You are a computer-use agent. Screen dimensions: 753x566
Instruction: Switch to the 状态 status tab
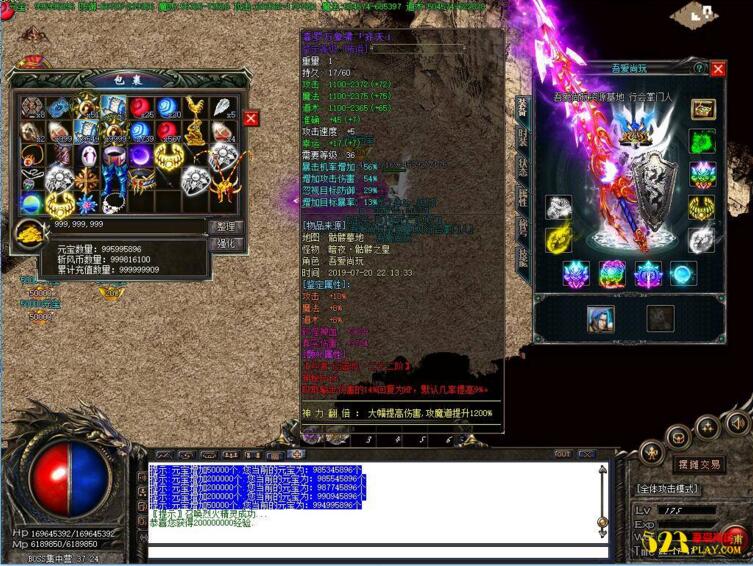(521, 167)
